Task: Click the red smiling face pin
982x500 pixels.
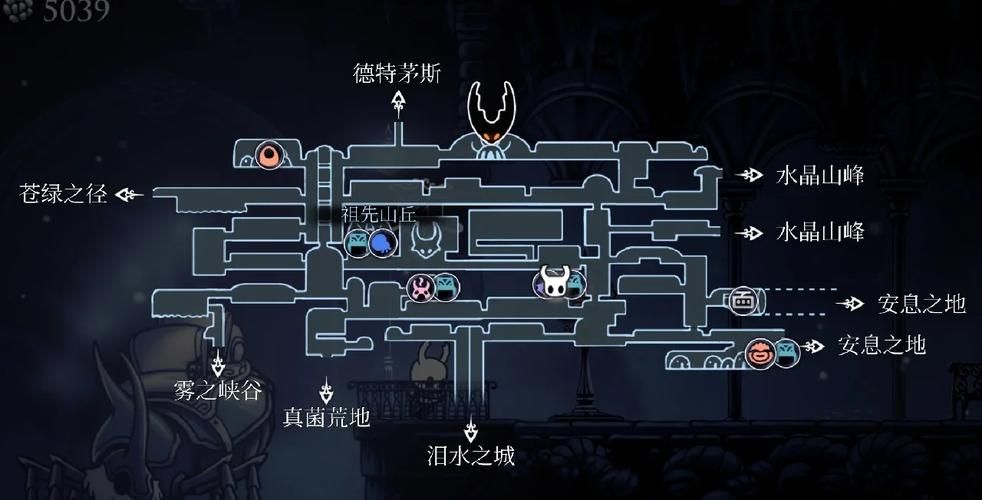Action: 760,351
